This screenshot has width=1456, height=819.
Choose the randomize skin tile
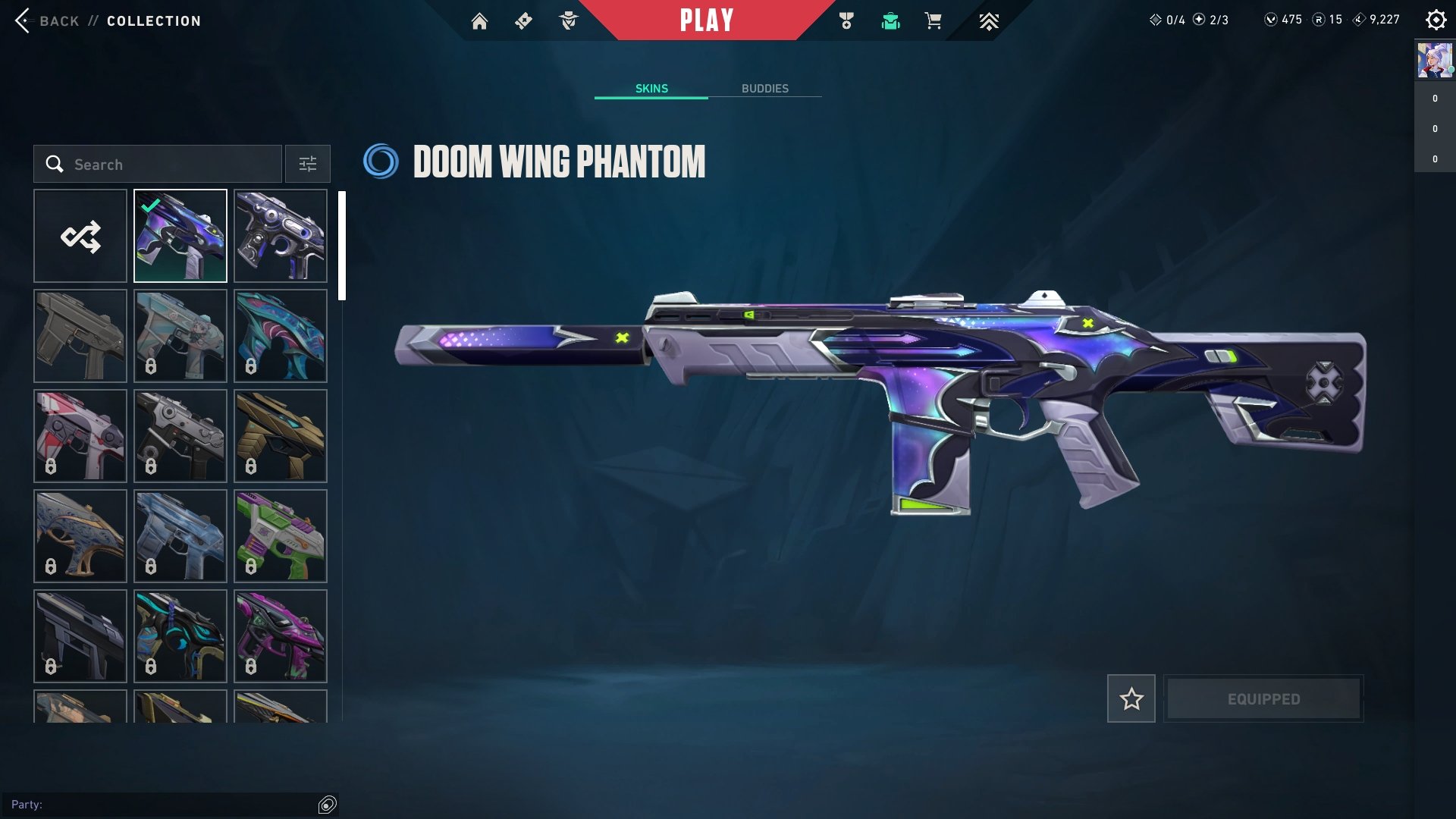click(80, 236)
